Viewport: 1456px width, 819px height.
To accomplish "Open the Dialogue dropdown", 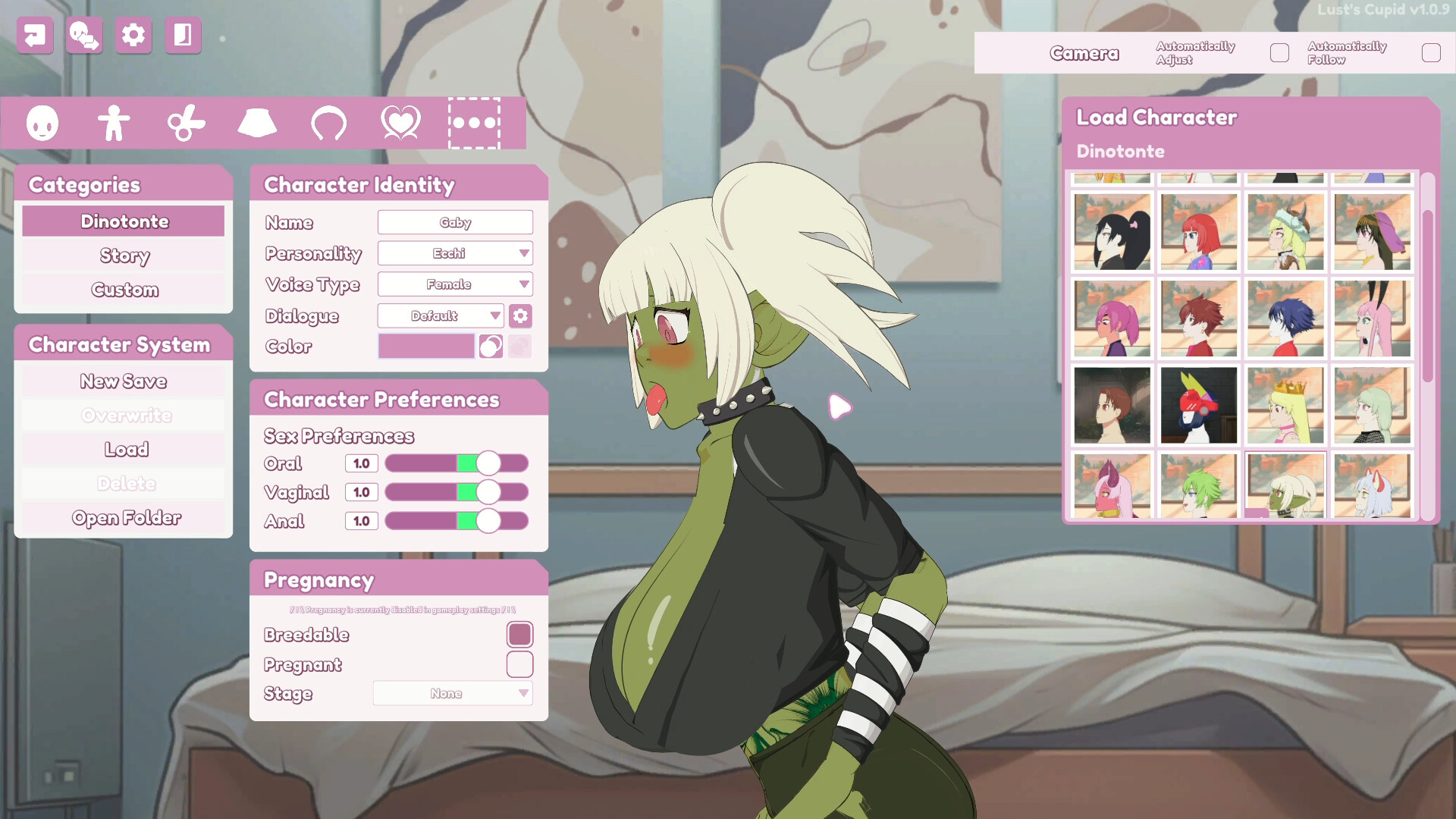I will pos(441,315).
